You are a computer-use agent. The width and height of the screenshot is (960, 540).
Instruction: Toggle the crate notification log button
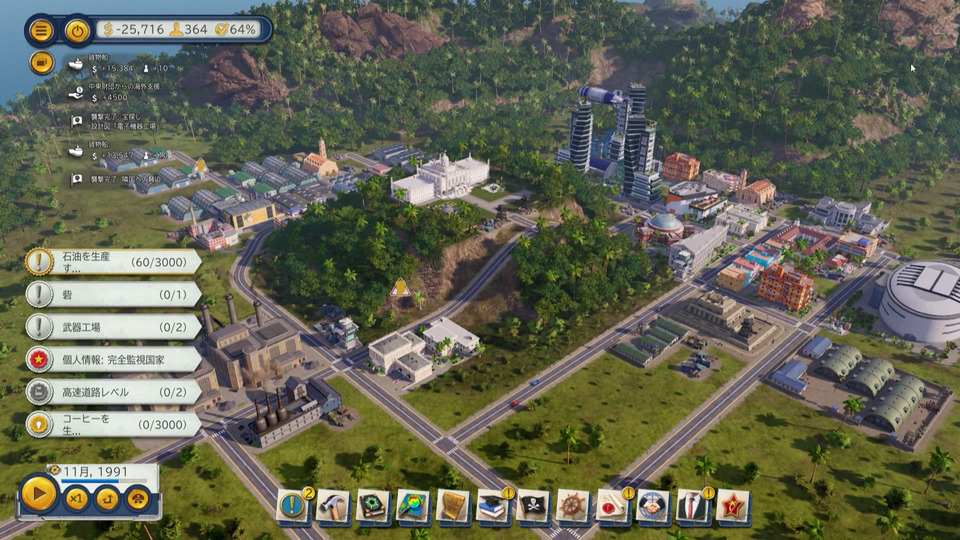pos(41,63)
